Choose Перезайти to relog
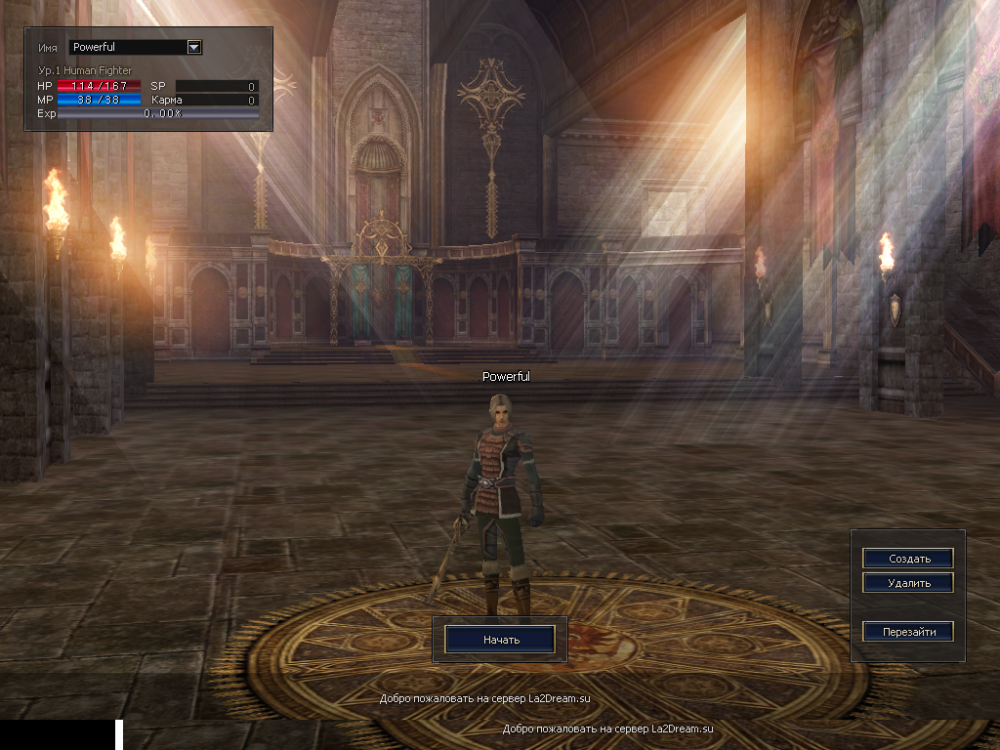Viewport: 1000px width, 750px height. (907, 632)
